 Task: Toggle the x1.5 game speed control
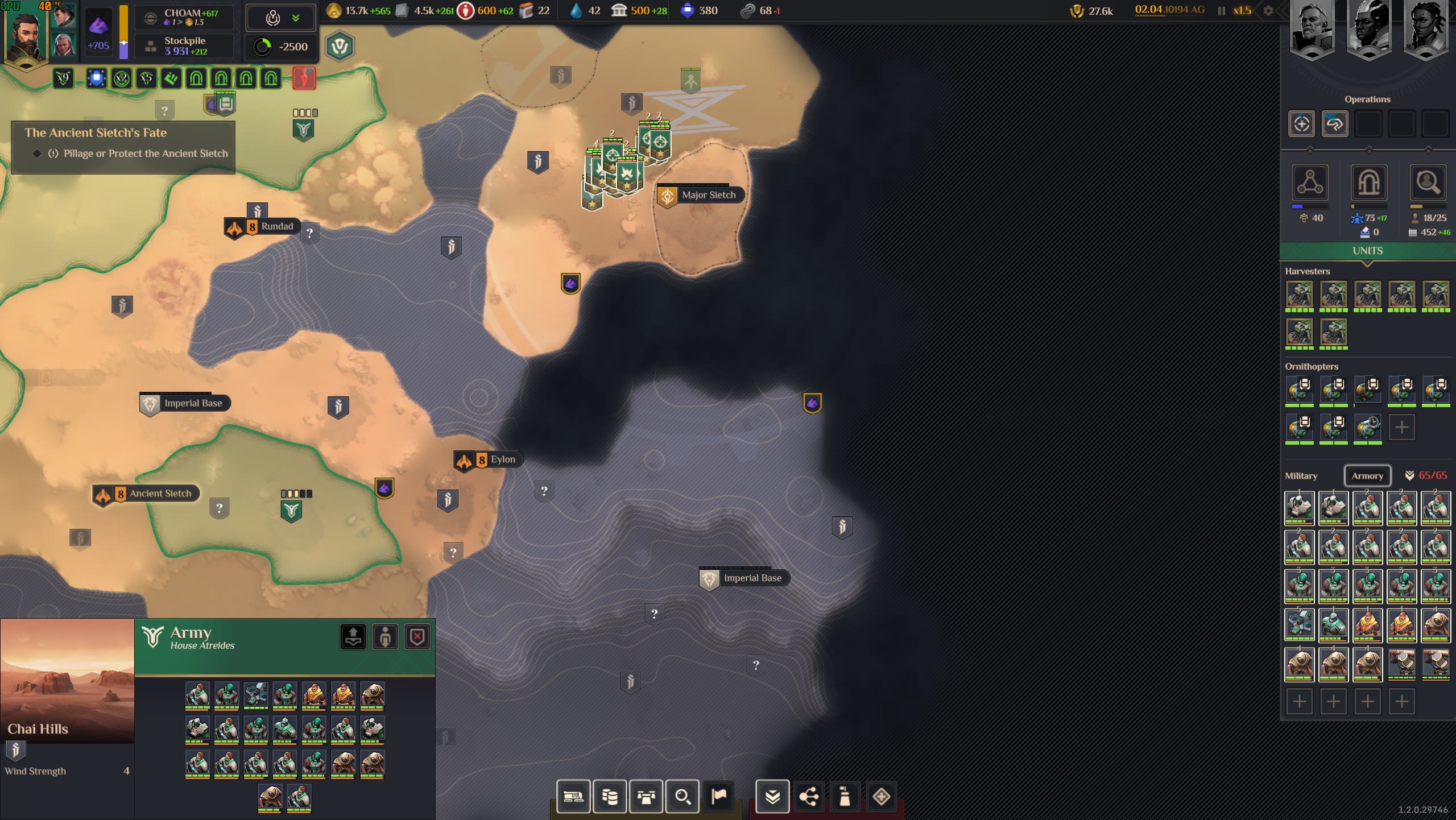(1241, 10)
